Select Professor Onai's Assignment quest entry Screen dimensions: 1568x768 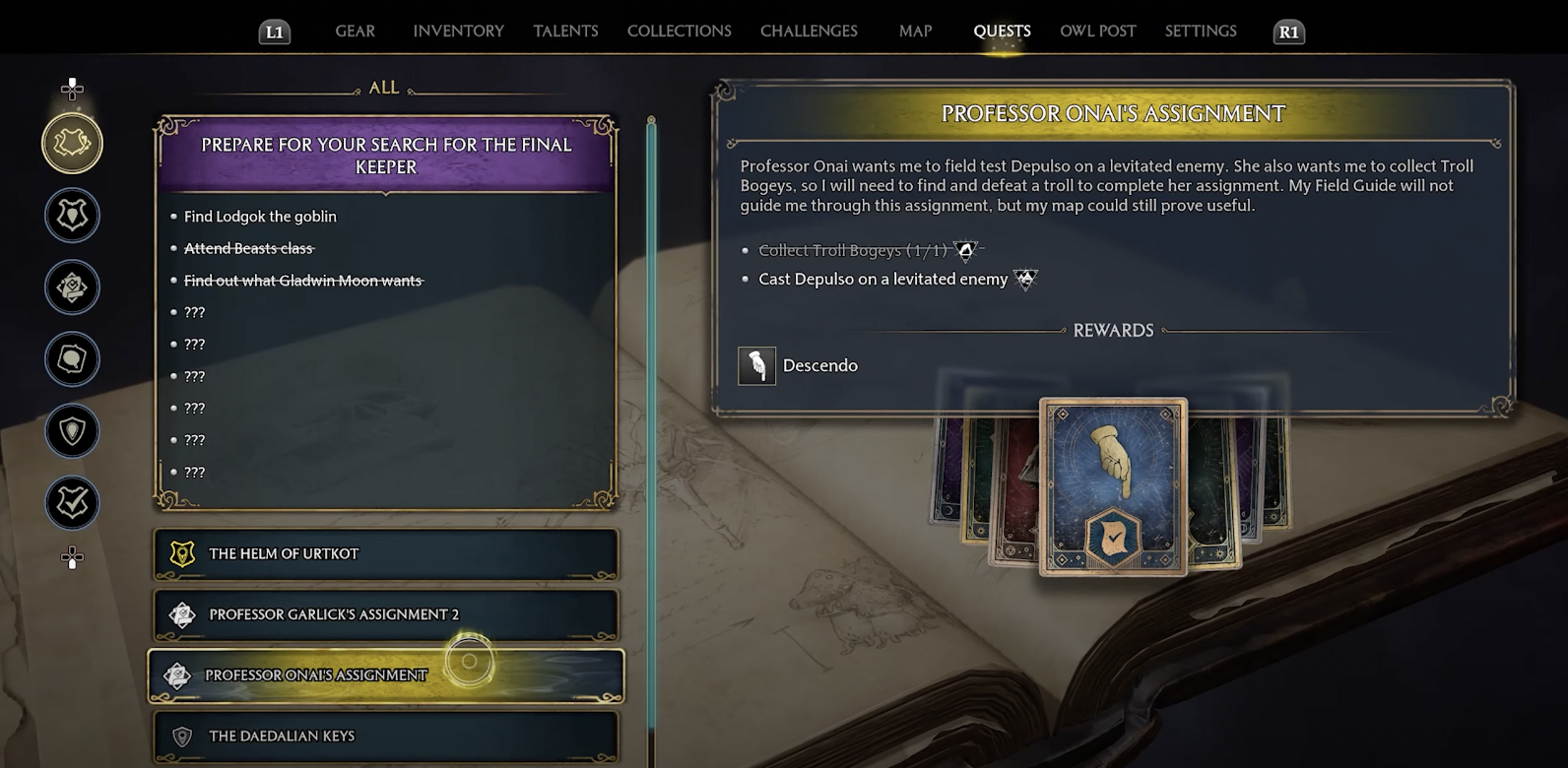pos(385,675)
